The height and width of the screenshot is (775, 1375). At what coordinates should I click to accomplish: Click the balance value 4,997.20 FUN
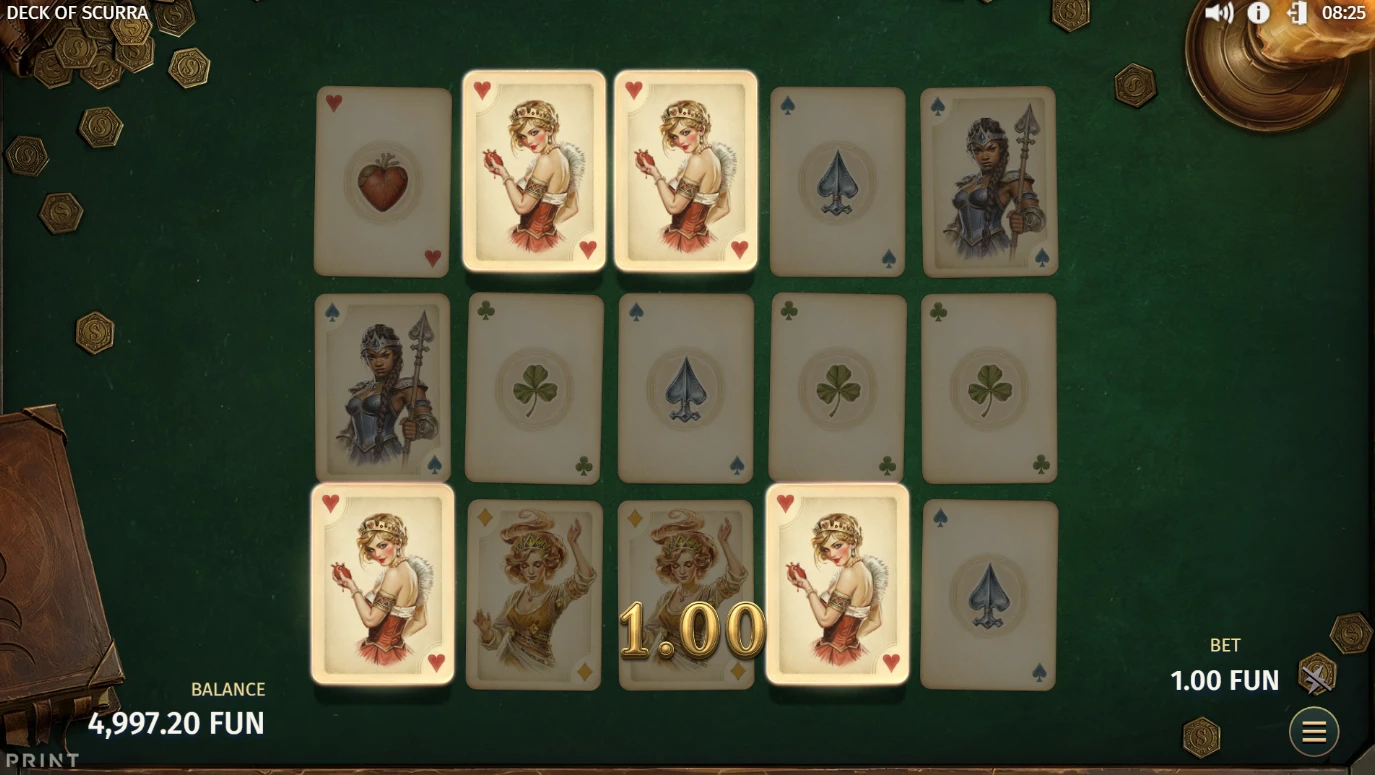coord(177,723)
